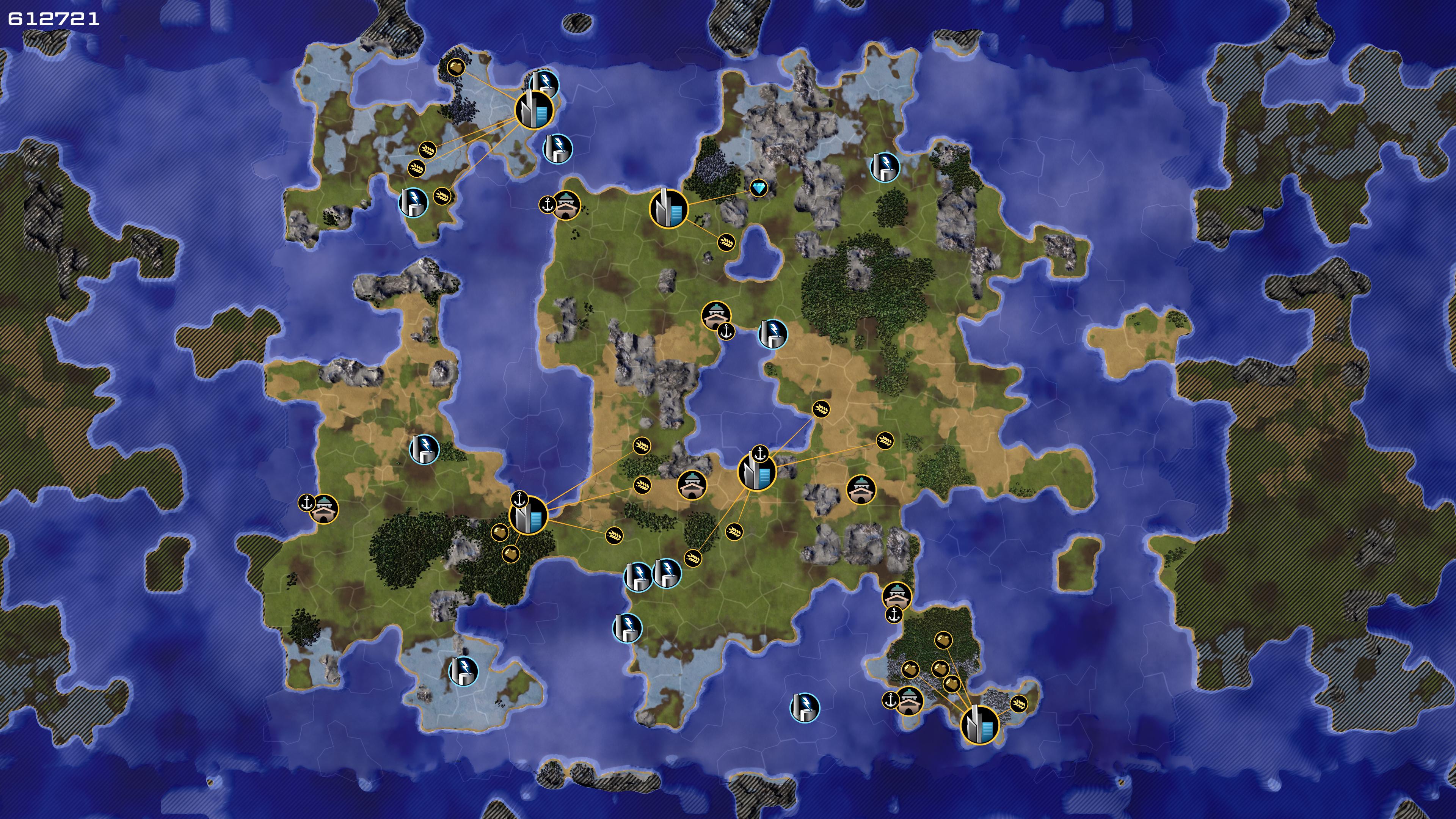Select the blue diamond resource marker
The width and height of the screenshot is (1456, 819).
pyautogui.click(x=758, y=188)
